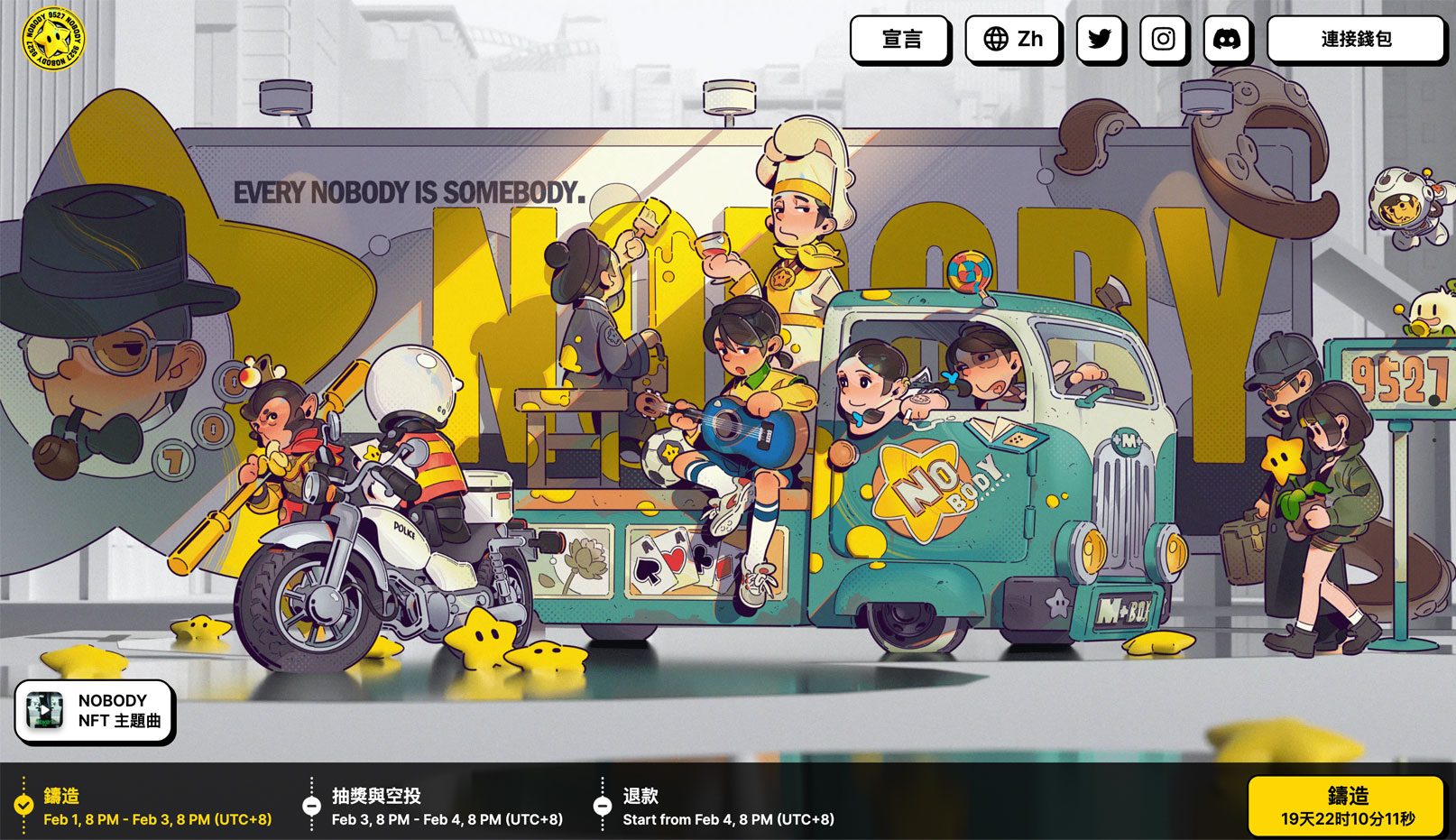This screenshot has width=1456, height=840.
Task: Join the Discord server
Action: [1226, 39]
